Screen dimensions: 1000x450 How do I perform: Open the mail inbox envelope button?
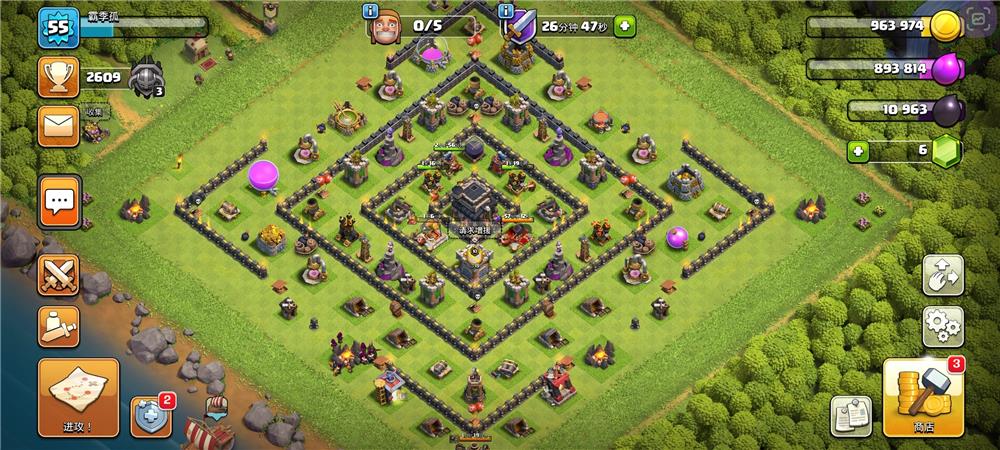click(58, 127)
